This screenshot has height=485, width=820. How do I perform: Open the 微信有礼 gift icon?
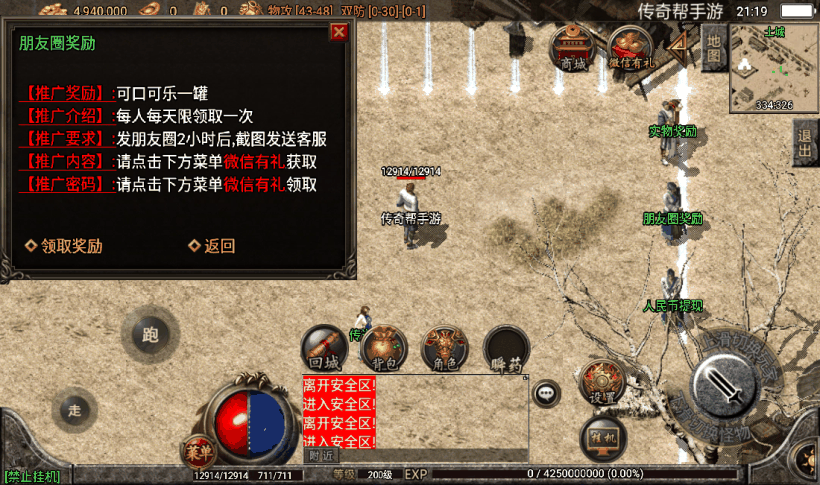click(631, 49)
